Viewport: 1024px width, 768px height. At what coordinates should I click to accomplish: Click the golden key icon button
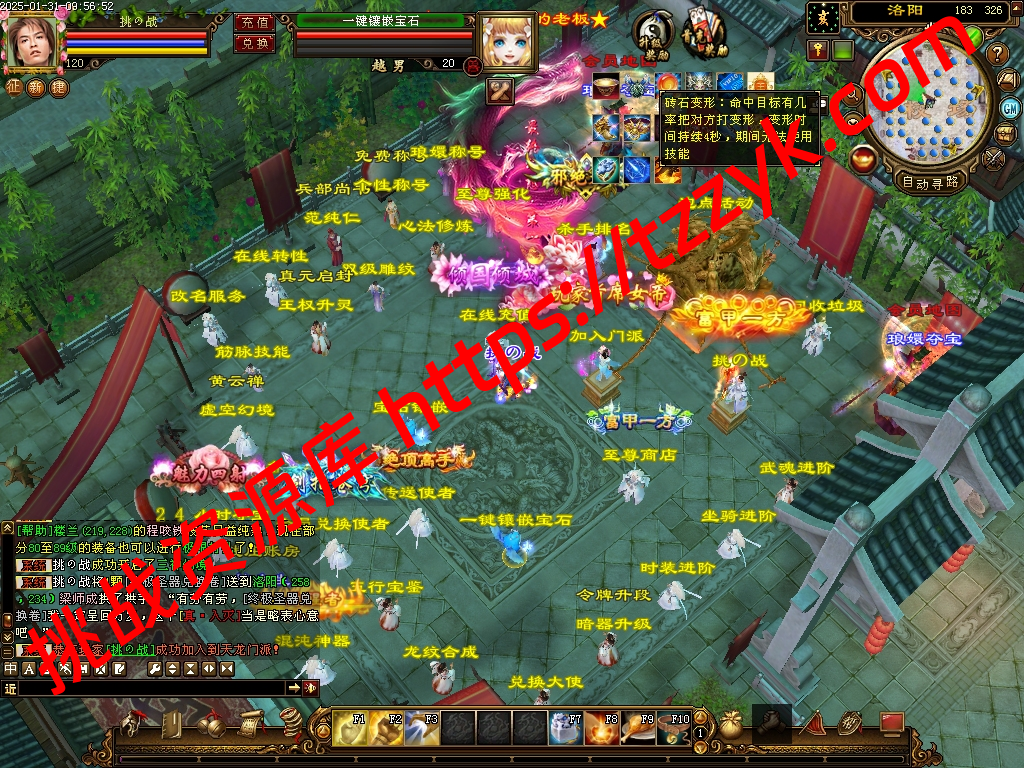pos(818,50)
